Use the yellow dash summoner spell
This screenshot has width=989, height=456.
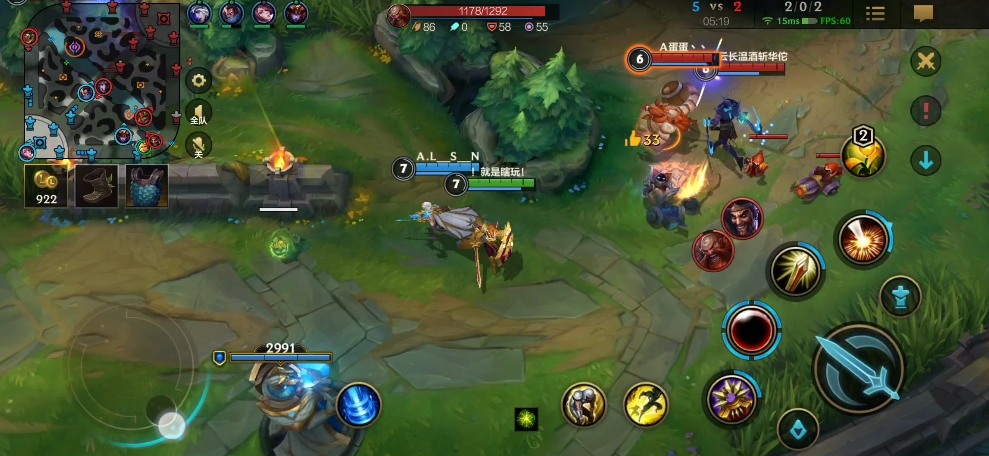click(646, 404)
